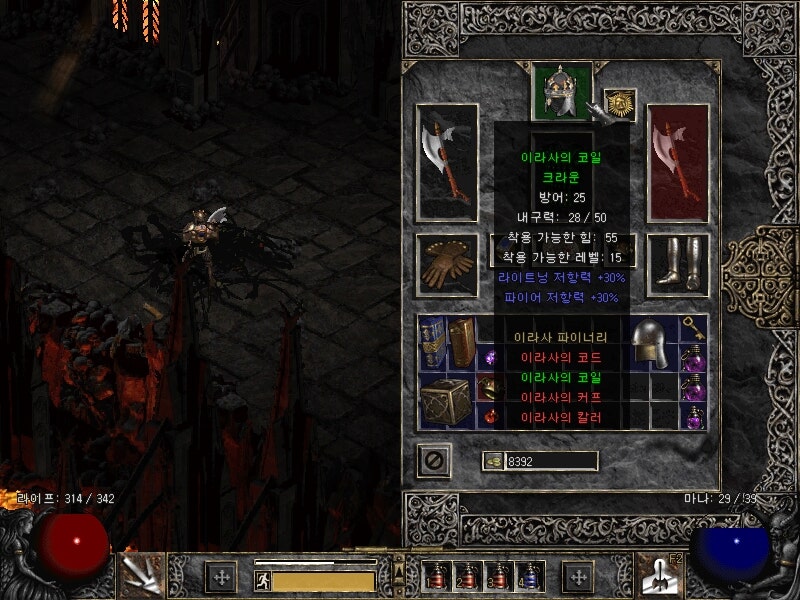This screenshot has height=600, width=800.
Task: Pick the axe in the grey weapon slot
Action: pos(446,162)
